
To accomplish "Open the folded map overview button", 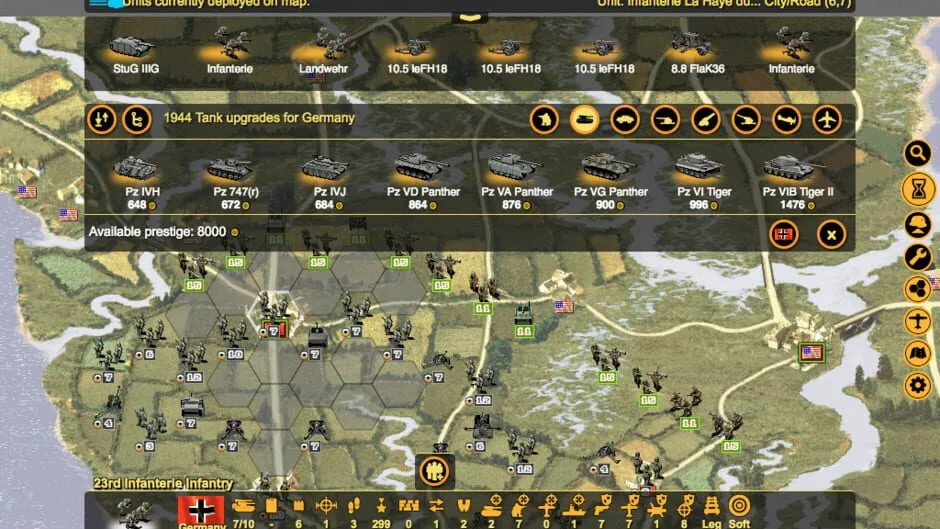I will pyautogui.click(x=917, y=353).
